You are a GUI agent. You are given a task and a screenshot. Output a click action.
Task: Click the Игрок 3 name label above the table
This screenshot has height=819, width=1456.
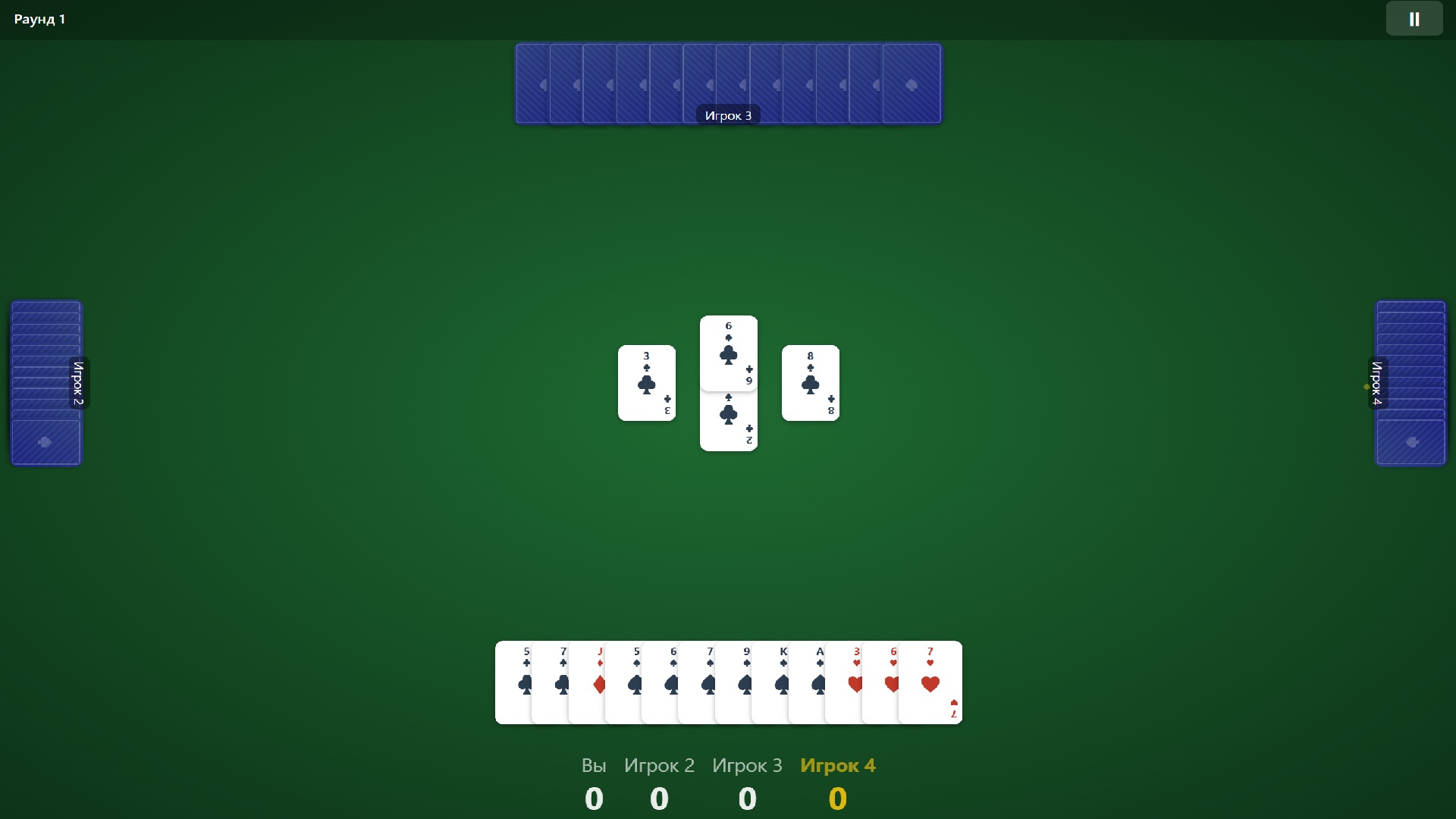728,115
